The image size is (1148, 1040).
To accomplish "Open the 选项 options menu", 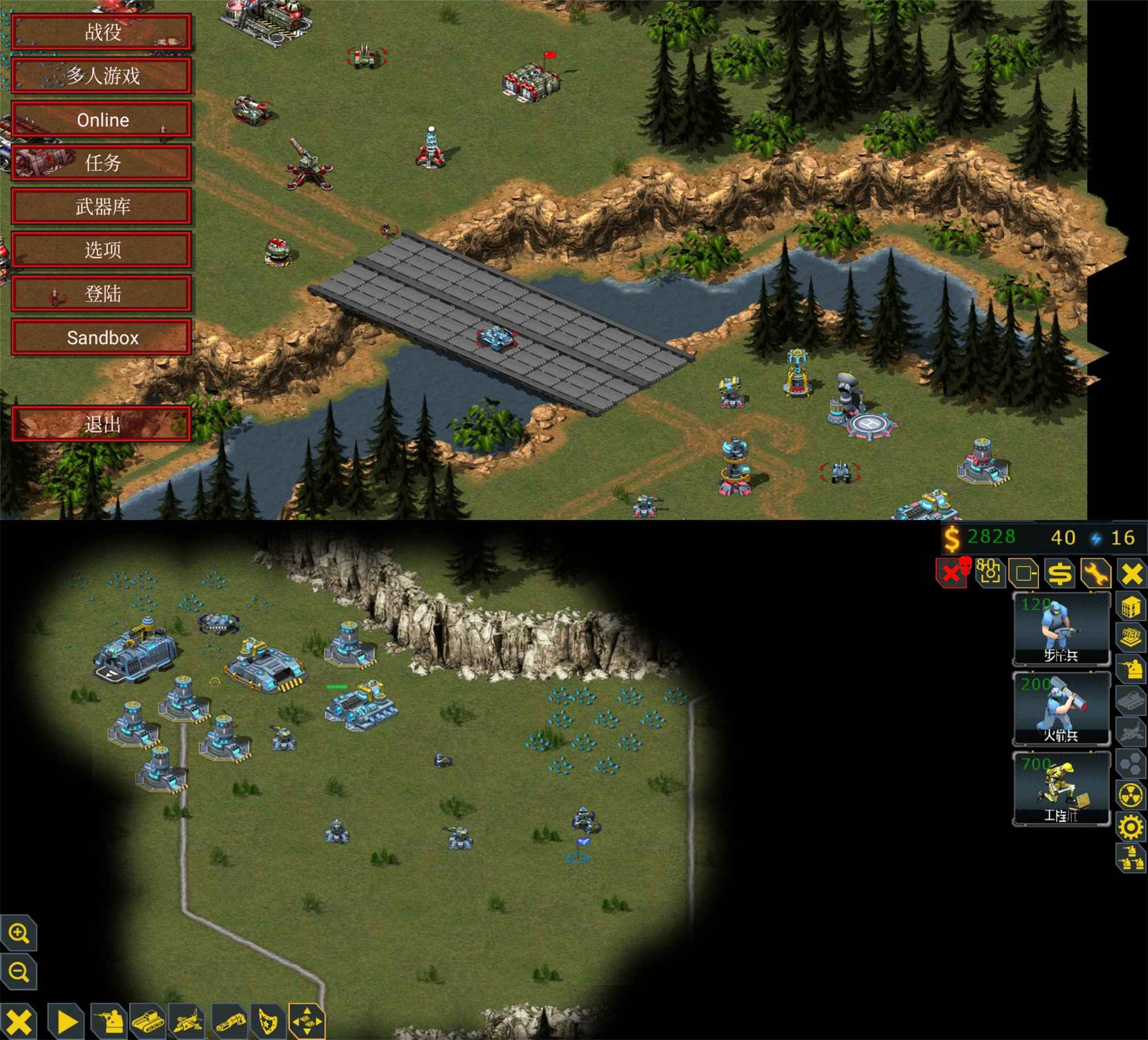I will pyautogui.click(x=101, y=250).
